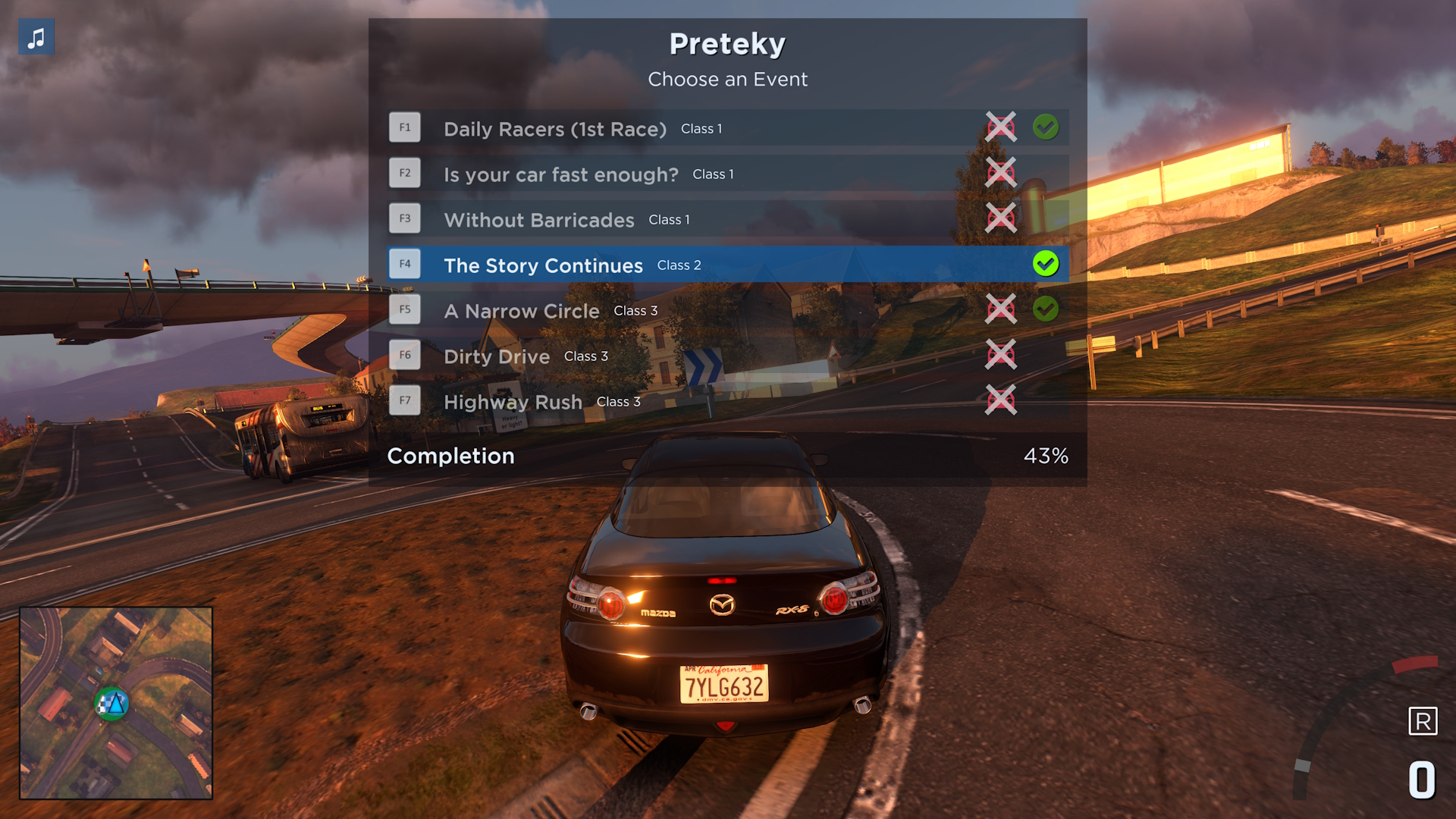Start The Story Continues event
1456x819 pixels.
click(x=543, y=265)
